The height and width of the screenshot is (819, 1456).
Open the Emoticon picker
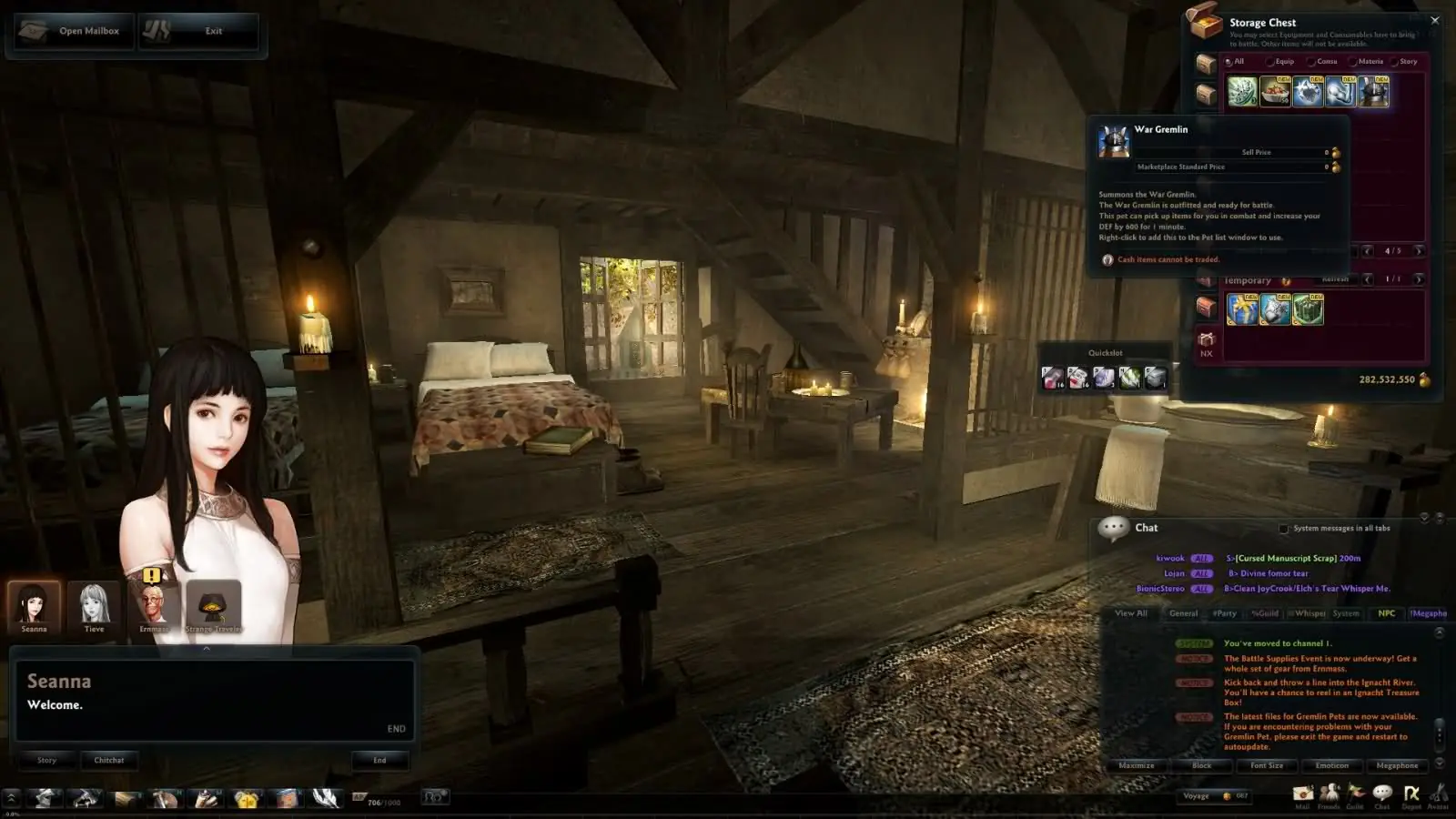pos(1331,765)
